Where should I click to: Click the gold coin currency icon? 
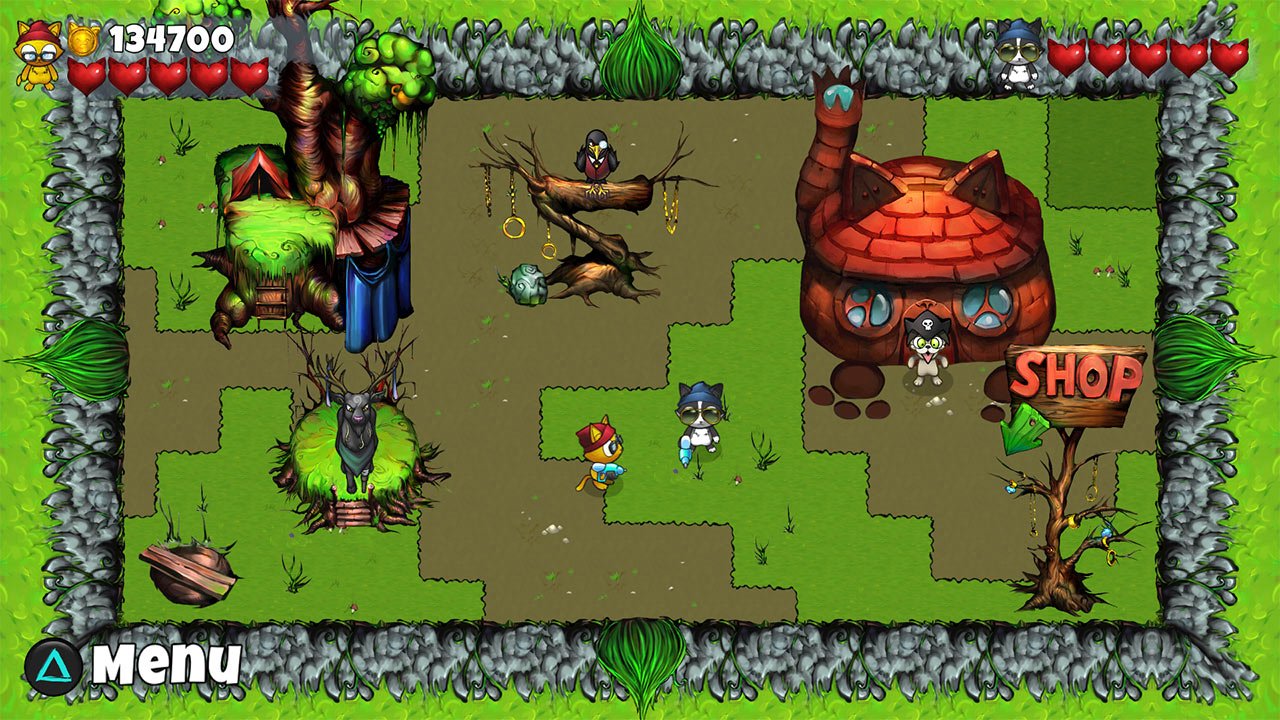coord(83,40)
